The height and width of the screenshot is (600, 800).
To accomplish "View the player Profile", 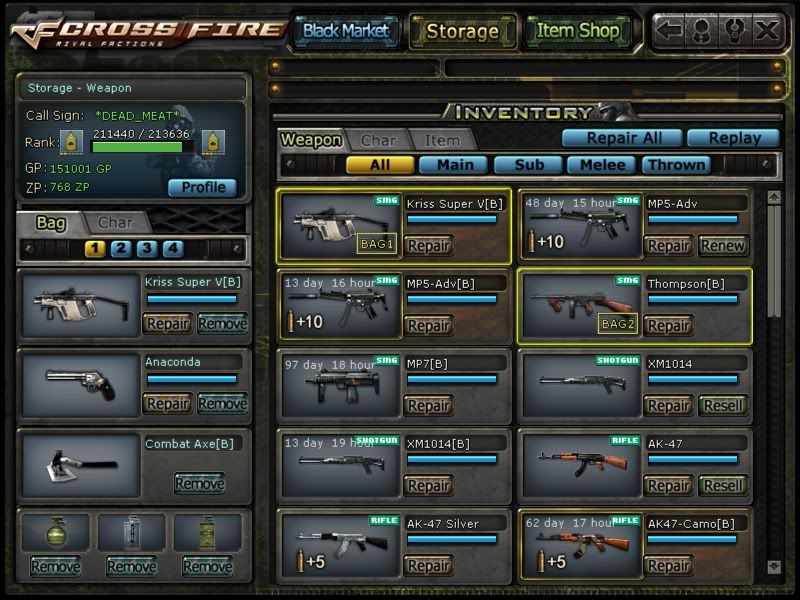I will point(202,187).
